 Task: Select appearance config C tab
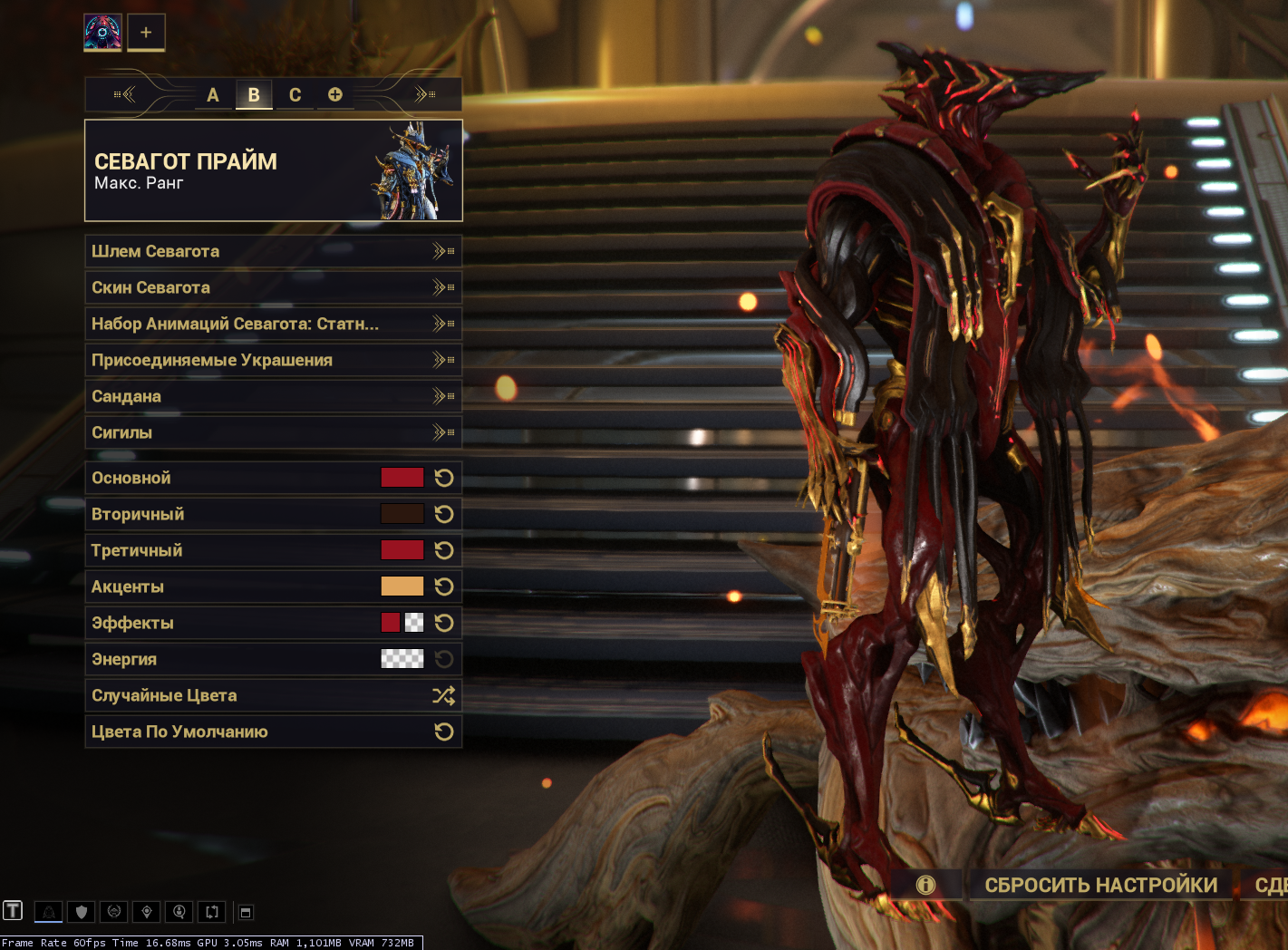click(x=295, y=95)
